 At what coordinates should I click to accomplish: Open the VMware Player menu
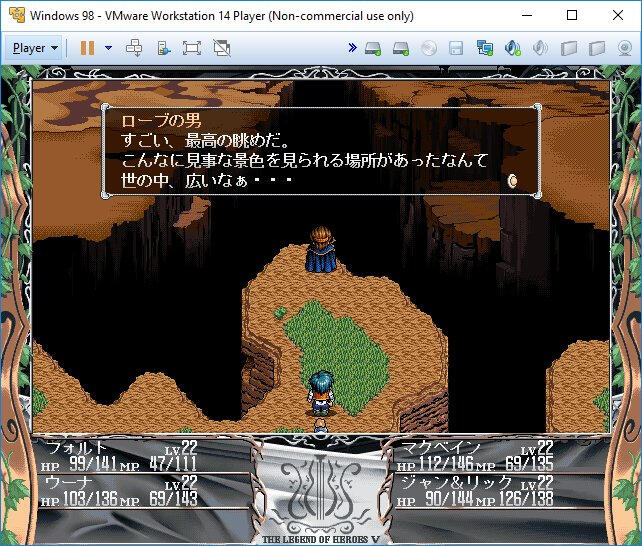click(x=35, y=47)
